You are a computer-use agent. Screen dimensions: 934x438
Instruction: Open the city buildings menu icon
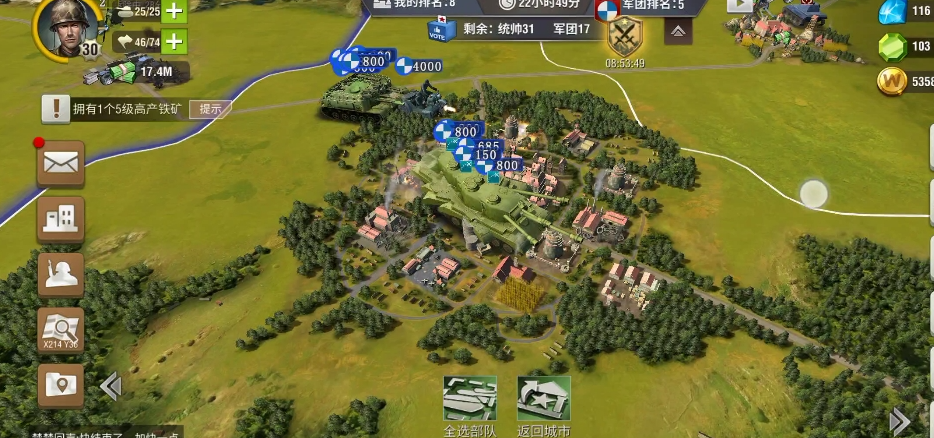[61, 219]
